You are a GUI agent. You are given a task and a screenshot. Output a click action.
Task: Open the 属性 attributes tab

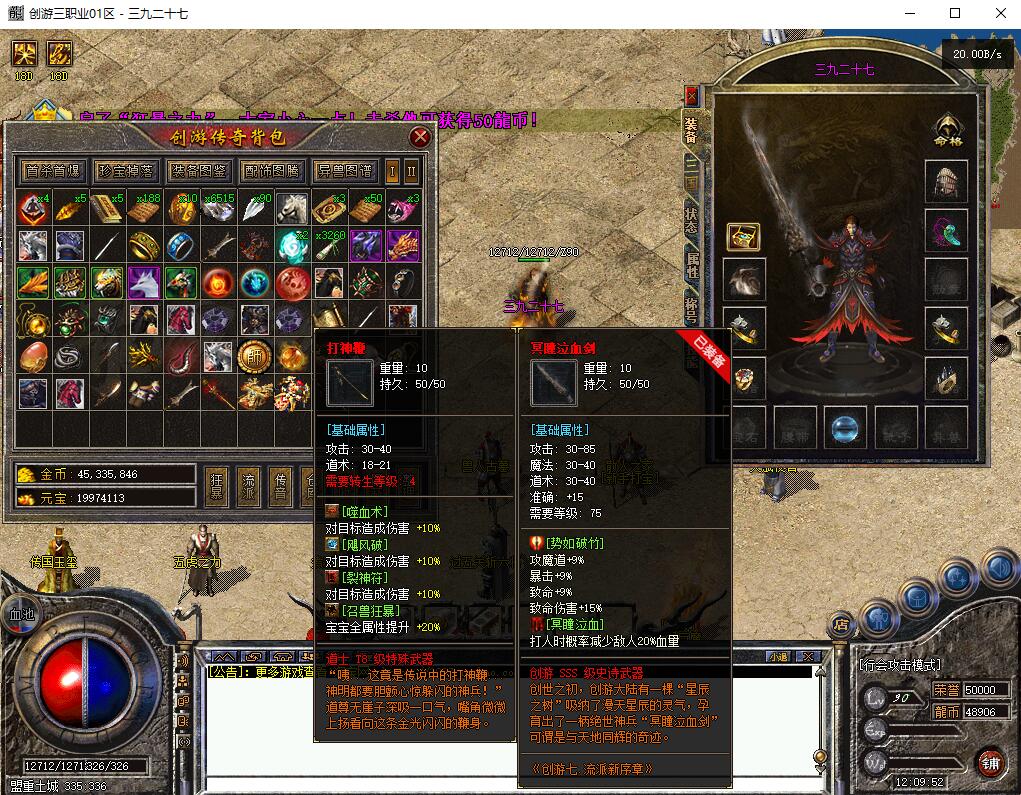tap(691, 264)
